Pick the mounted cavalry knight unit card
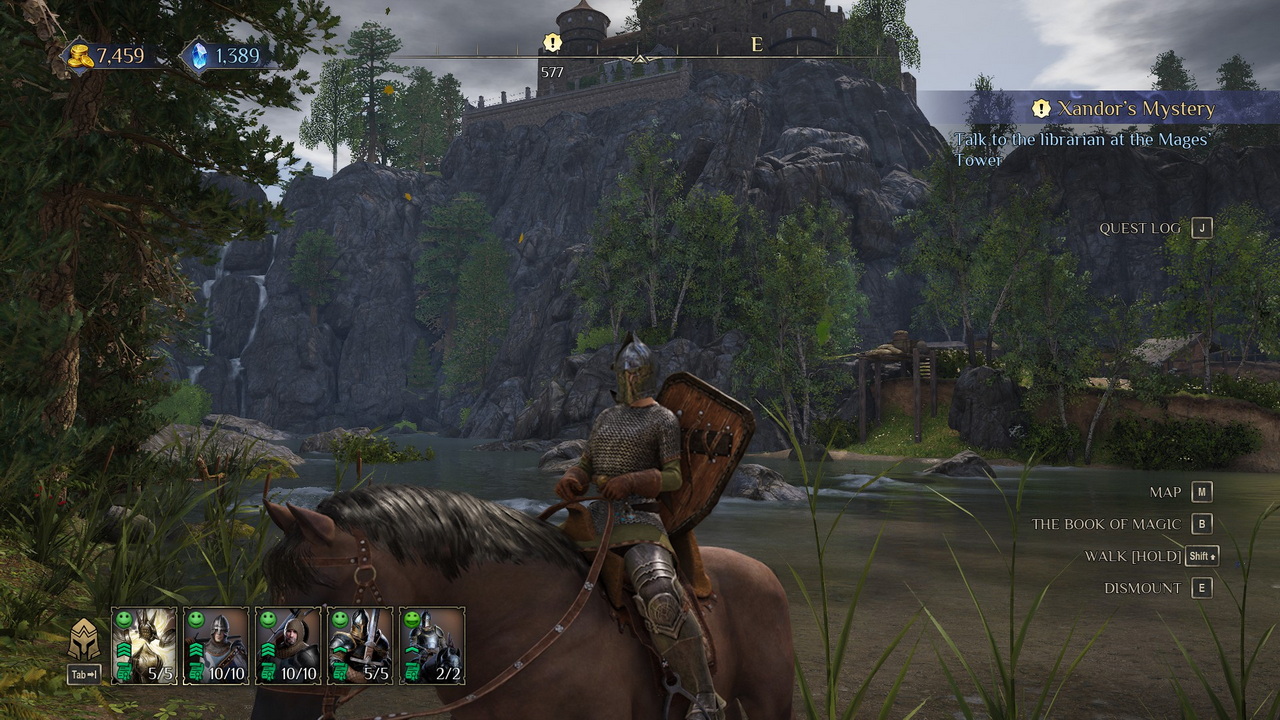This screenshot has width=1280, height=720. [432, 645]
